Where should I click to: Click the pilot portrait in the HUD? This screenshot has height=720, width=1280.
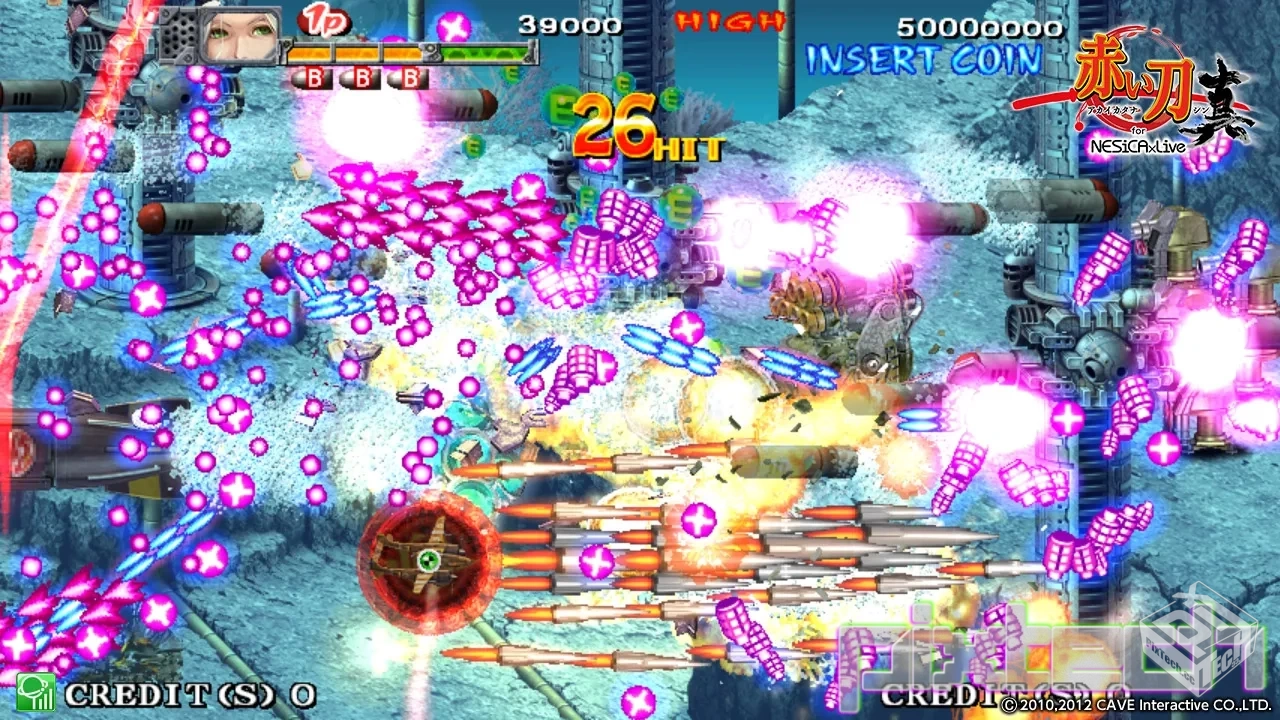tap(240, 37)
